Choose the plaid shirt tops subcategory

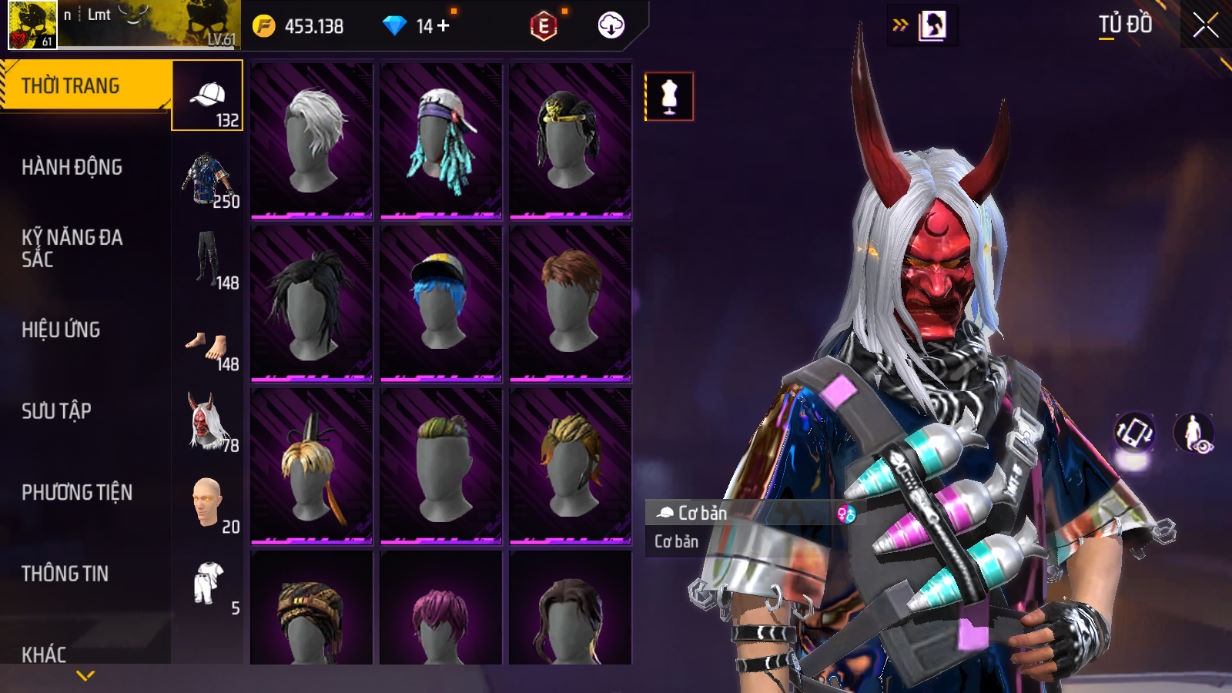[208, 179]
